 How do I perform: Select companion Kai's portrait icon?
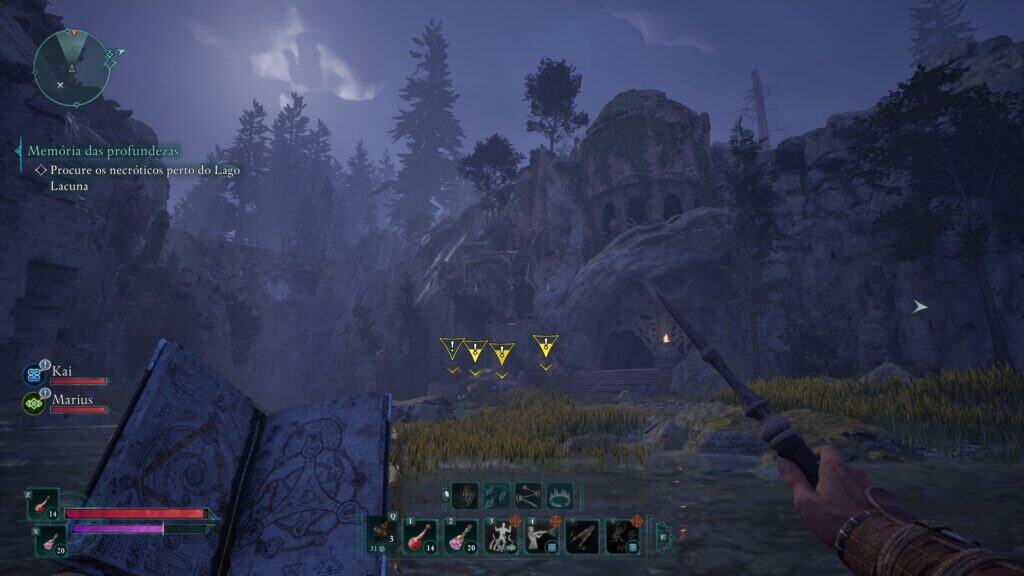[33, 375]
